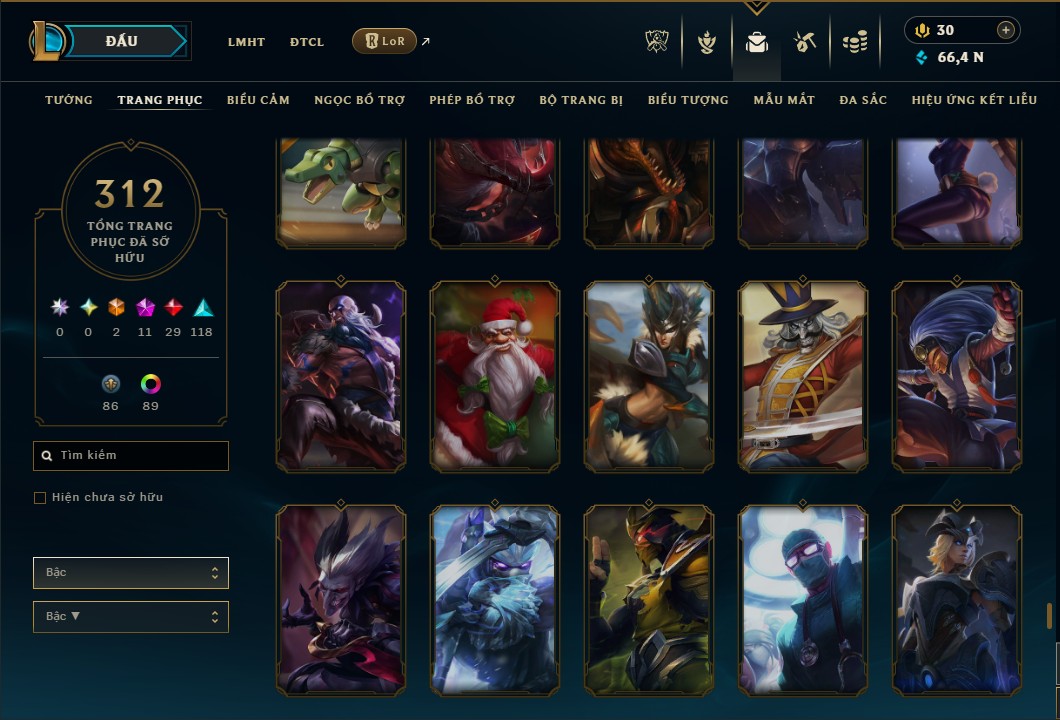The height and width of the screenshot is (720, 1060).
Task: Switch to the ĐA SẮC chromas tab
Action: point(863,100)
